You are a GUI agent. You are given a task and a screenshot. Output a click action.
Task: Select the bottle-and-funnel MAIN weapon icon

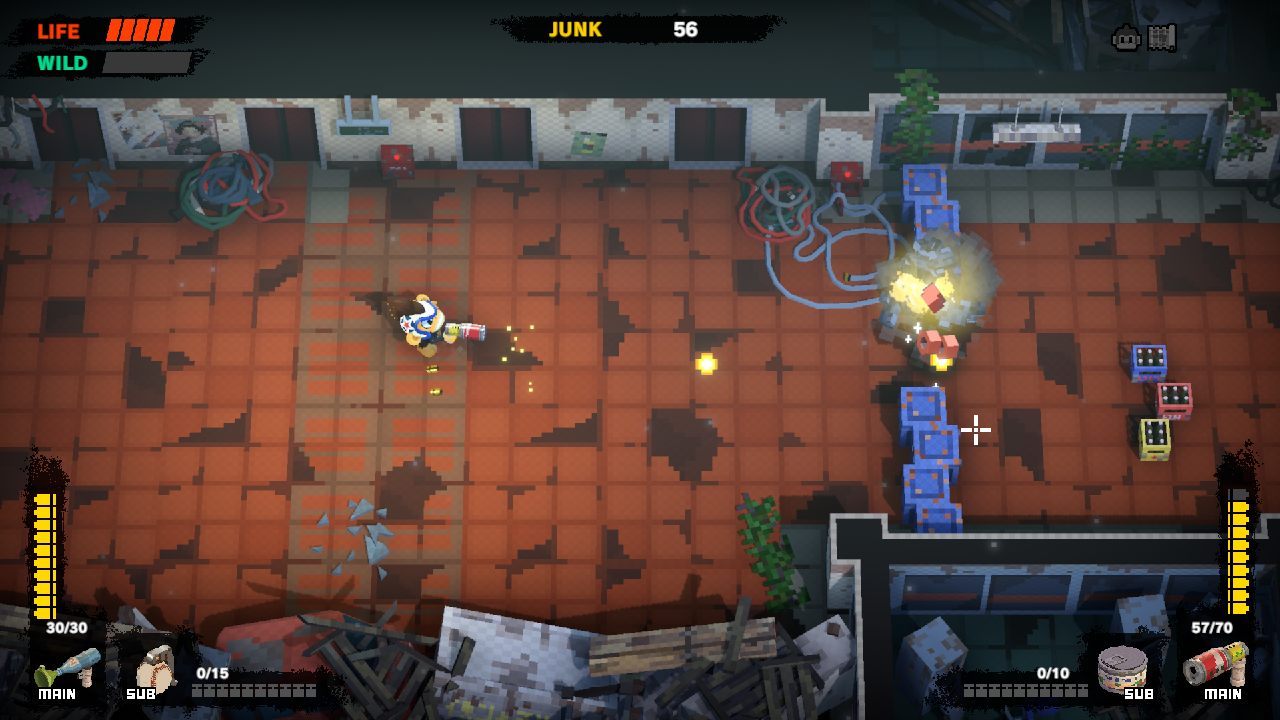pos(68,664)
